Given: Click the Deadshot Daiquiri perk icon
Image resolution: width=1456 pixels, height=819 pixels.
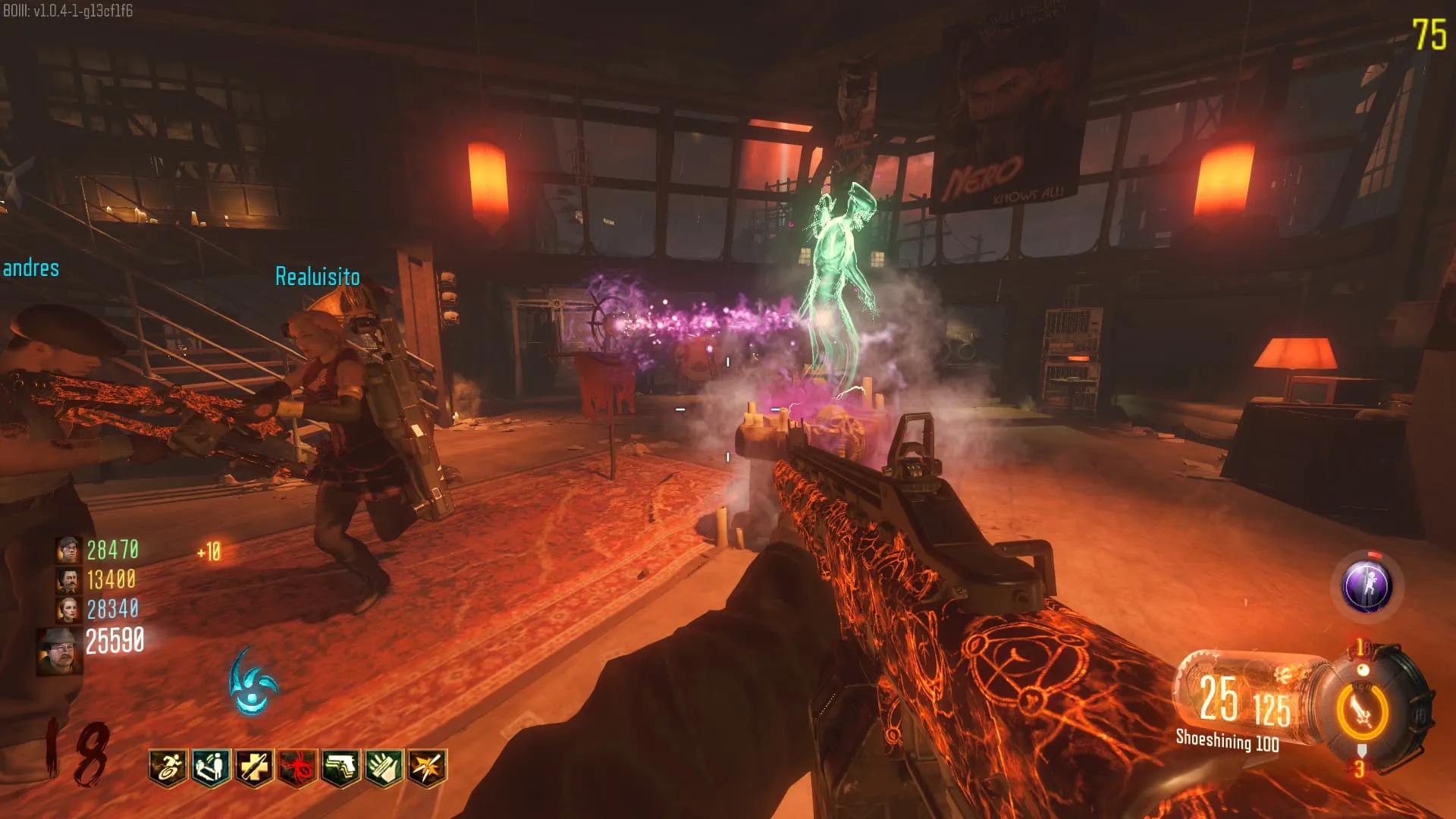Looking at the screenshot, I should 428,768.
